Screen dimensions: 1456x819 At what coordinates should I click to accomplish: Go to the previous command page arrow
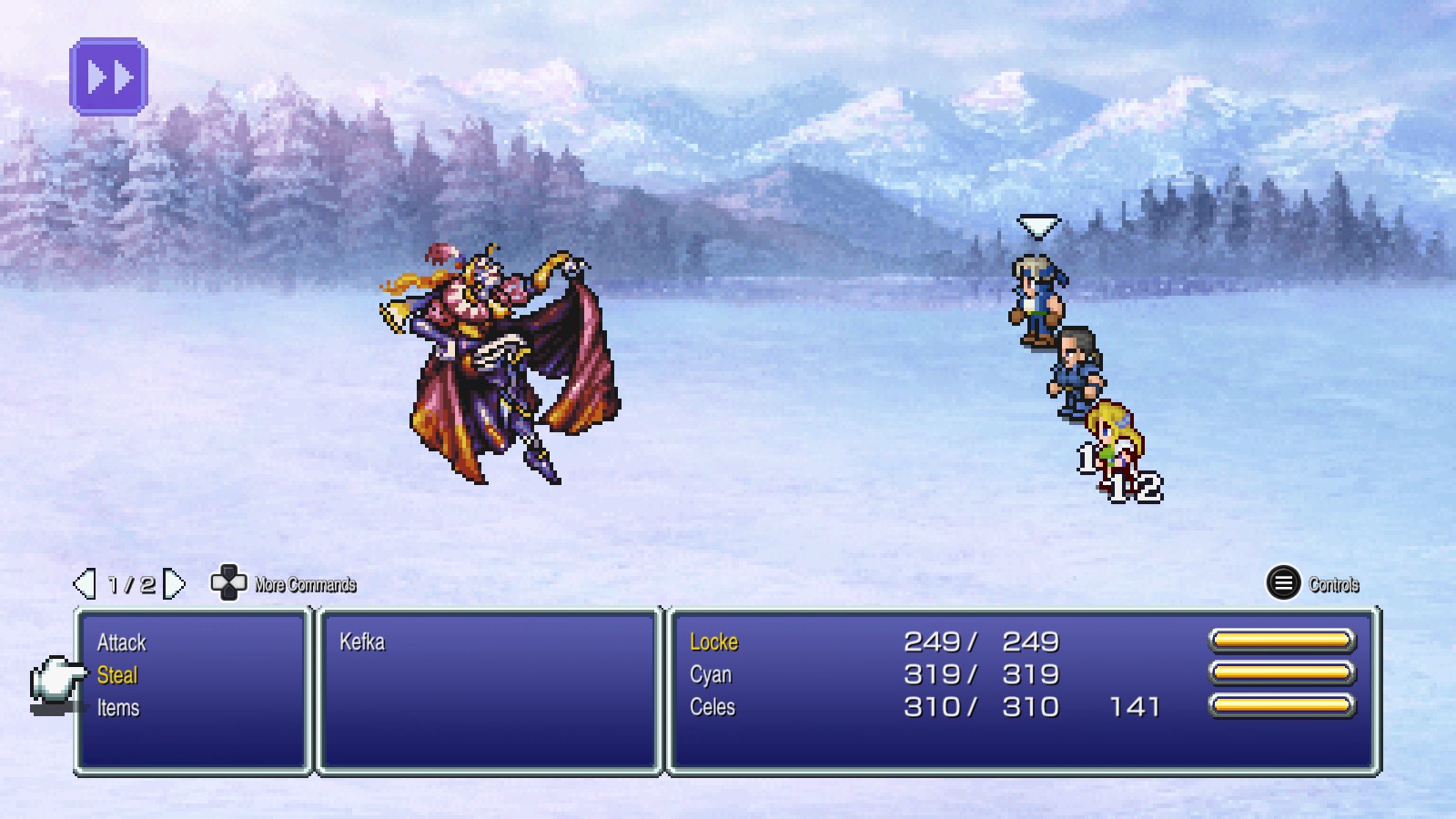point(85,584)
